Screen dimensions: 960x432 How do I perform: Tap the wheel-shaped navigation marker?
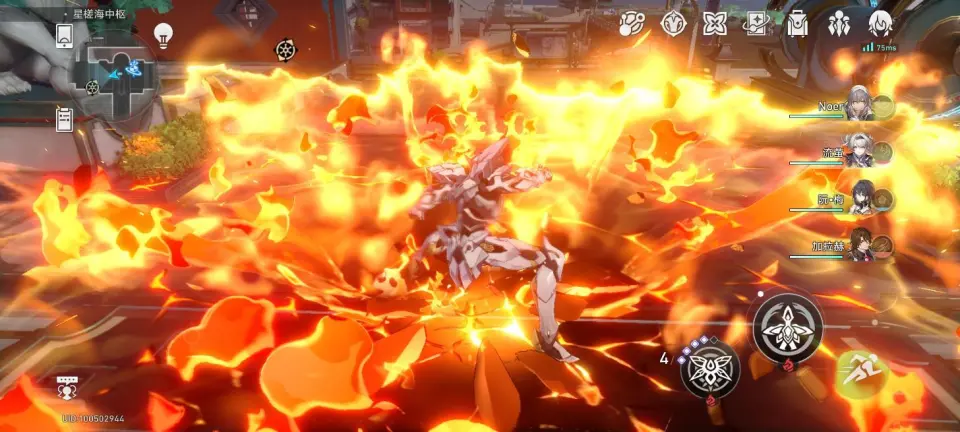click(x=284, y=49)
